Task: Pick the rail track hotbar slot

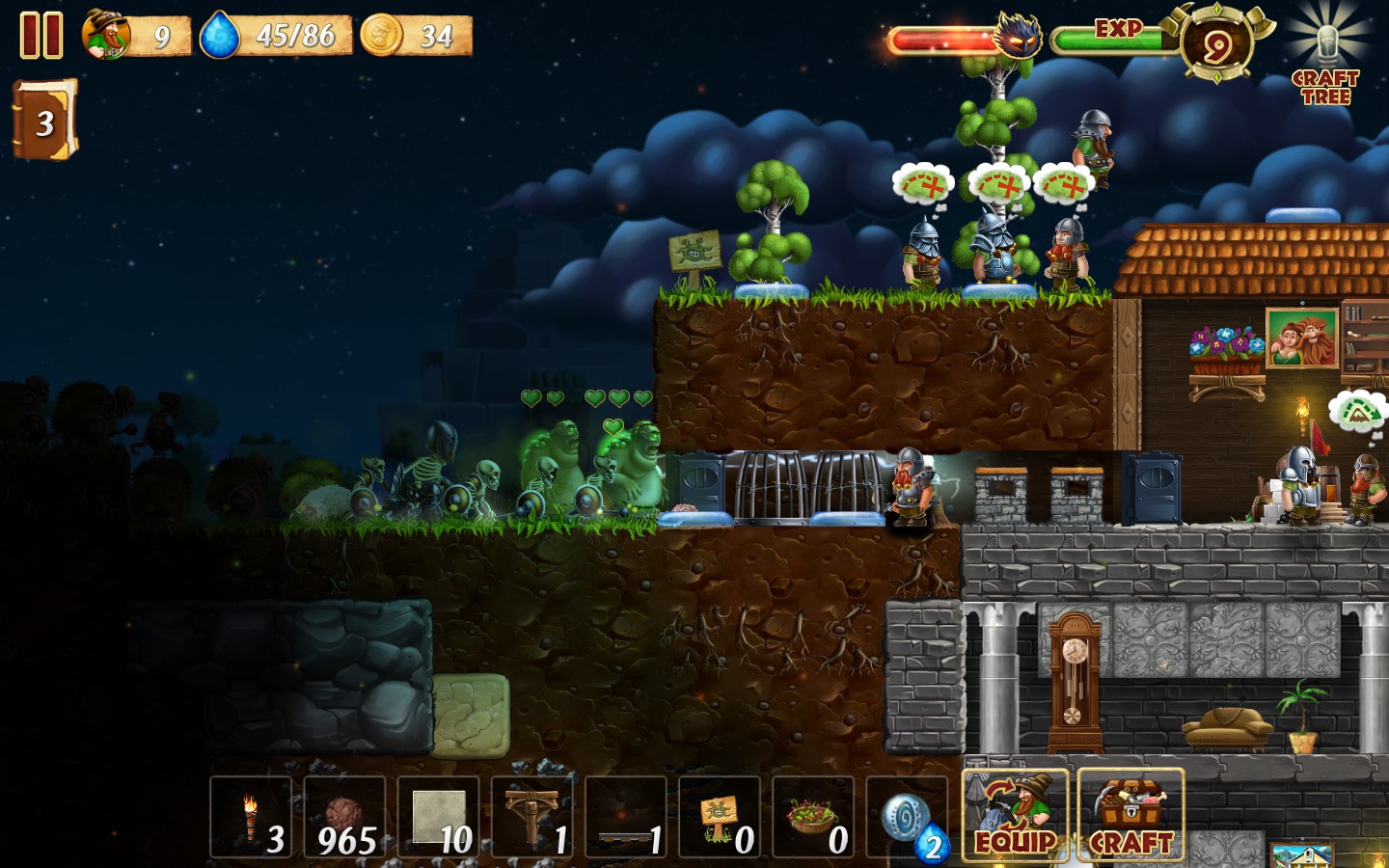Action: tap(625, 817)
